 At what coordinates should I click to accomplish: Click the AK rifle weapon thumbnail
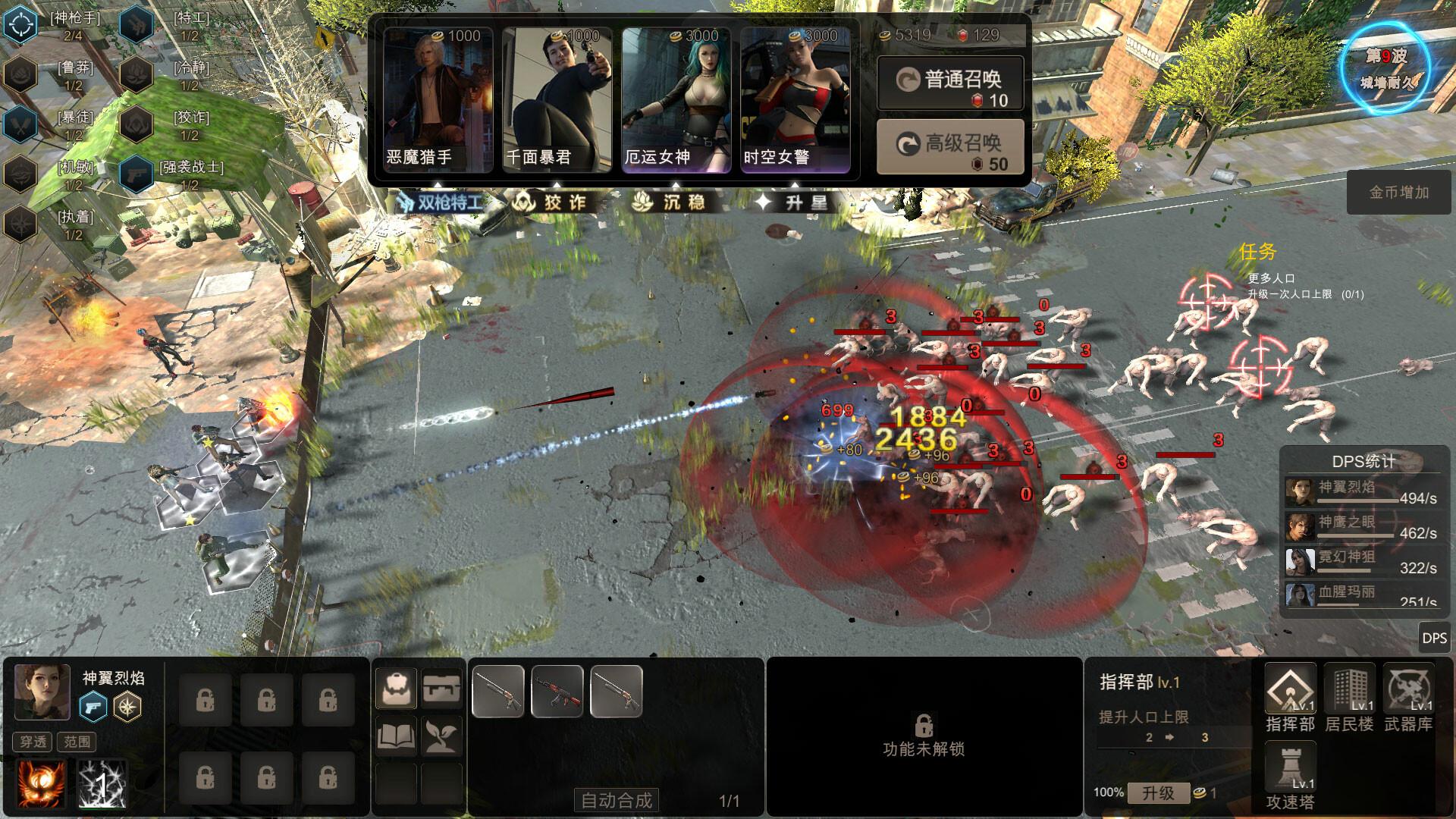[557, 690]
